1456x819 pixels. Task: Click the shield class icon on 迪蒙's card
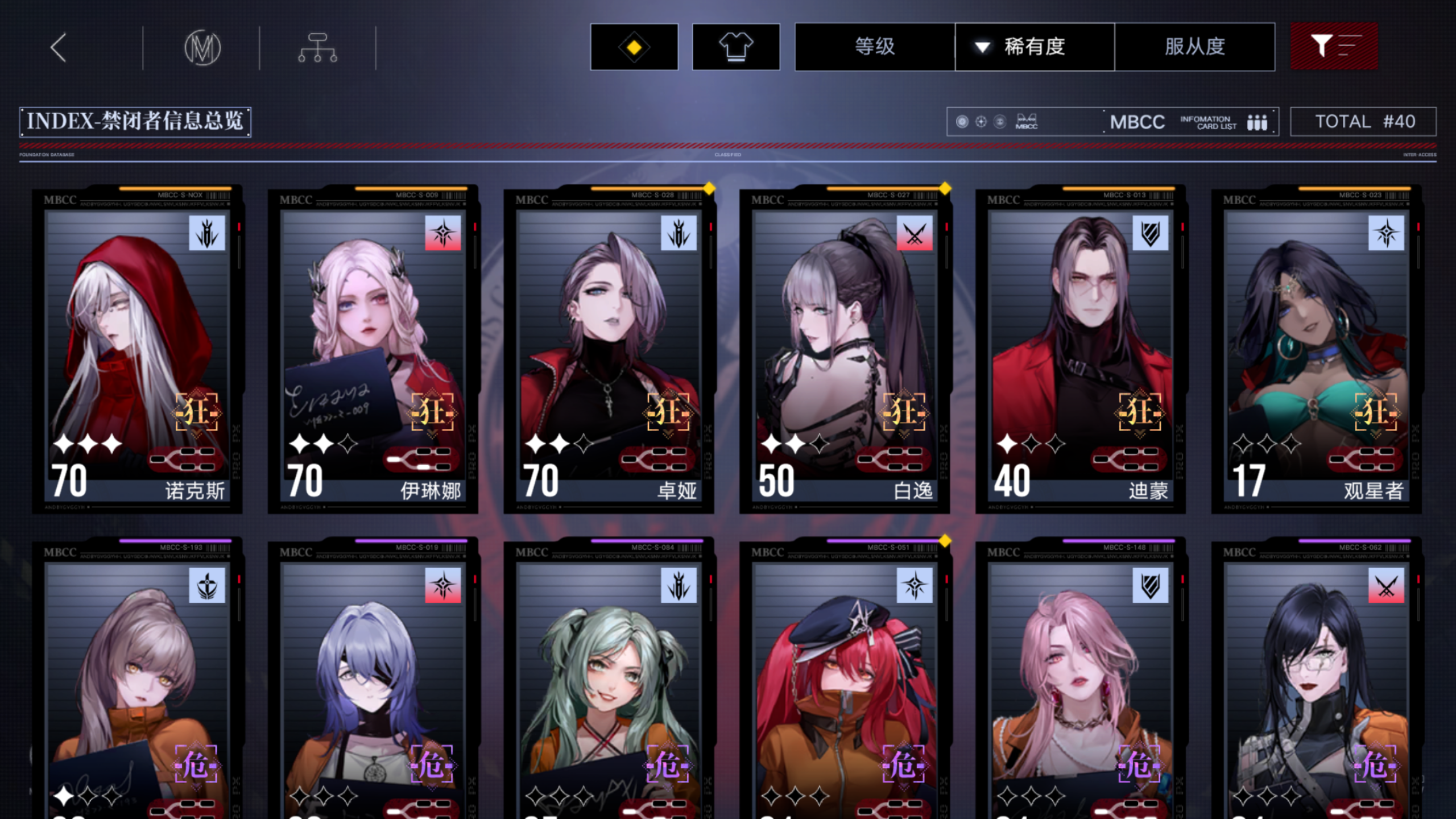tap(1151, 234)
